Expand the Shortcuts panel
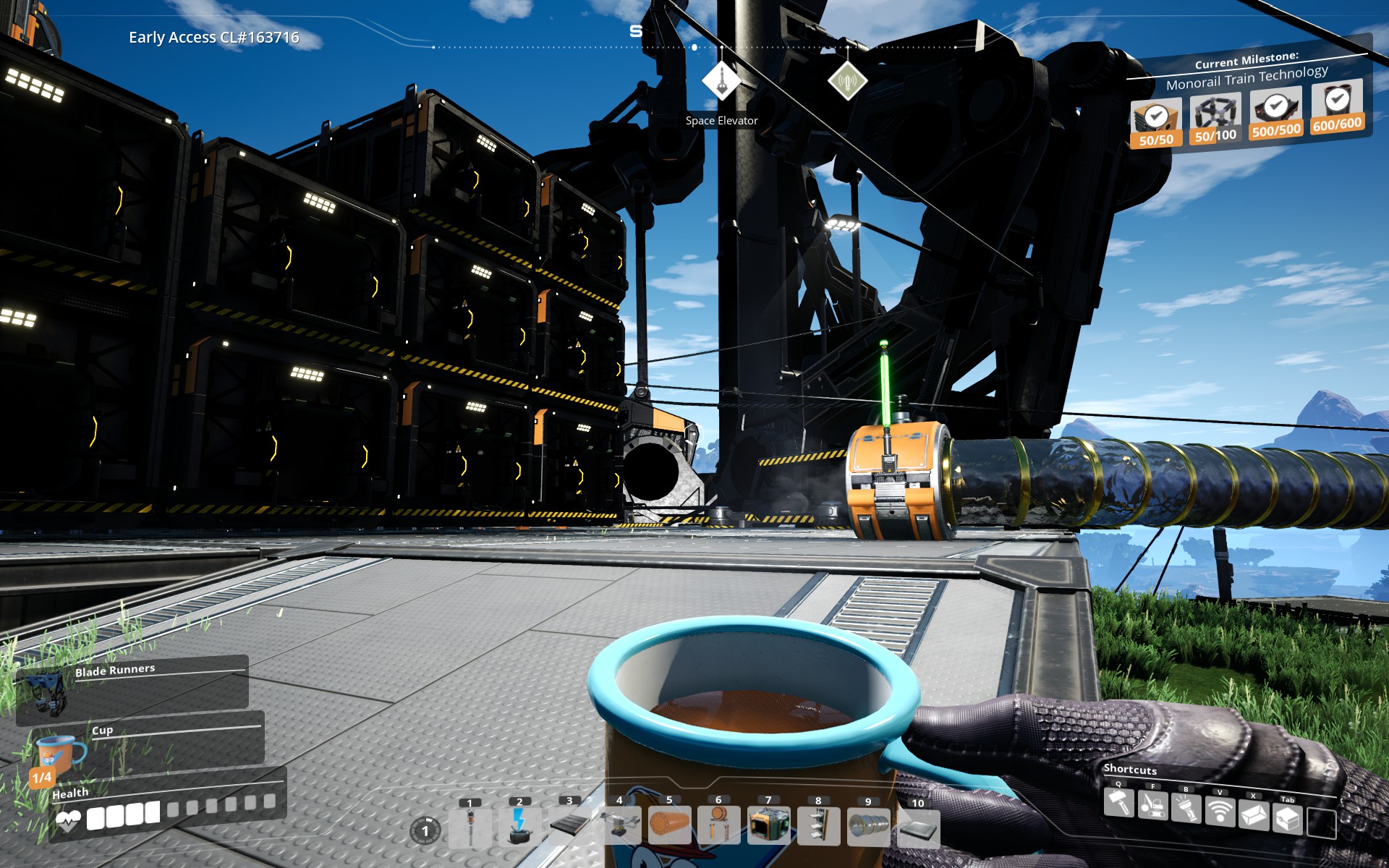1389x868 pixels. (x=1130, y=770)
